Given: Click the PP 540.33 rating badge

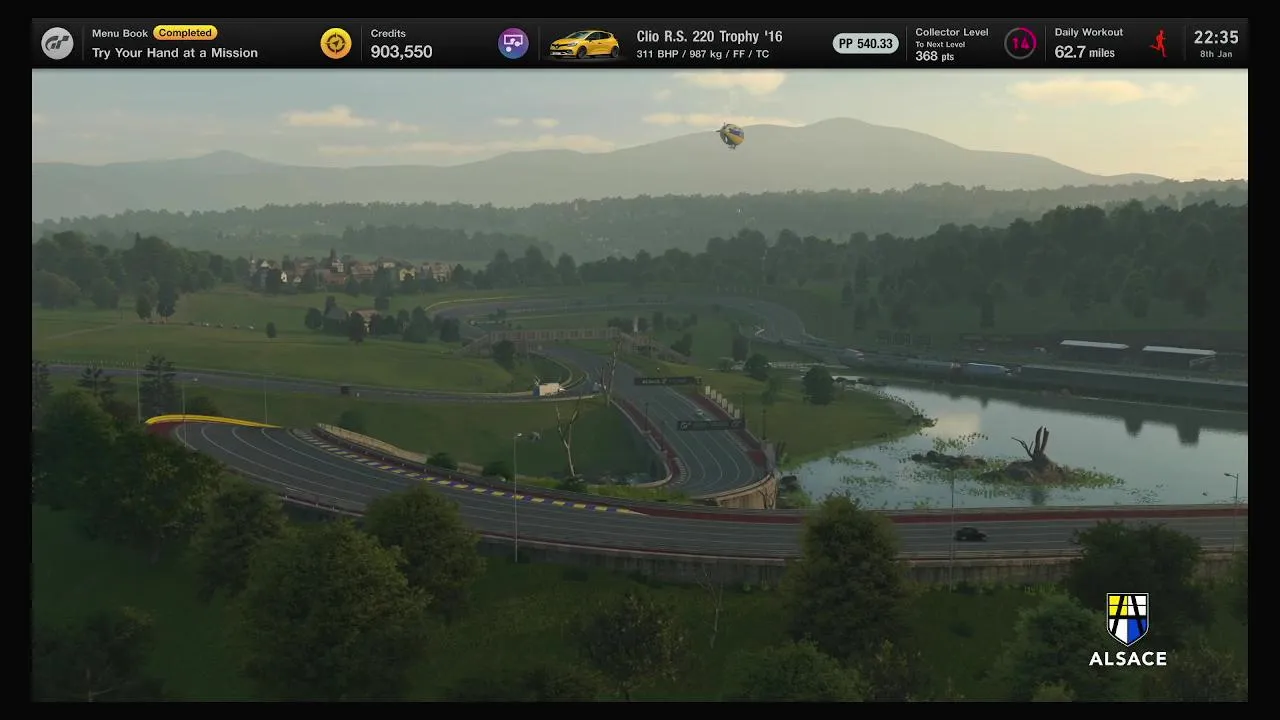Looking at the screenshot, I should 866,44.
